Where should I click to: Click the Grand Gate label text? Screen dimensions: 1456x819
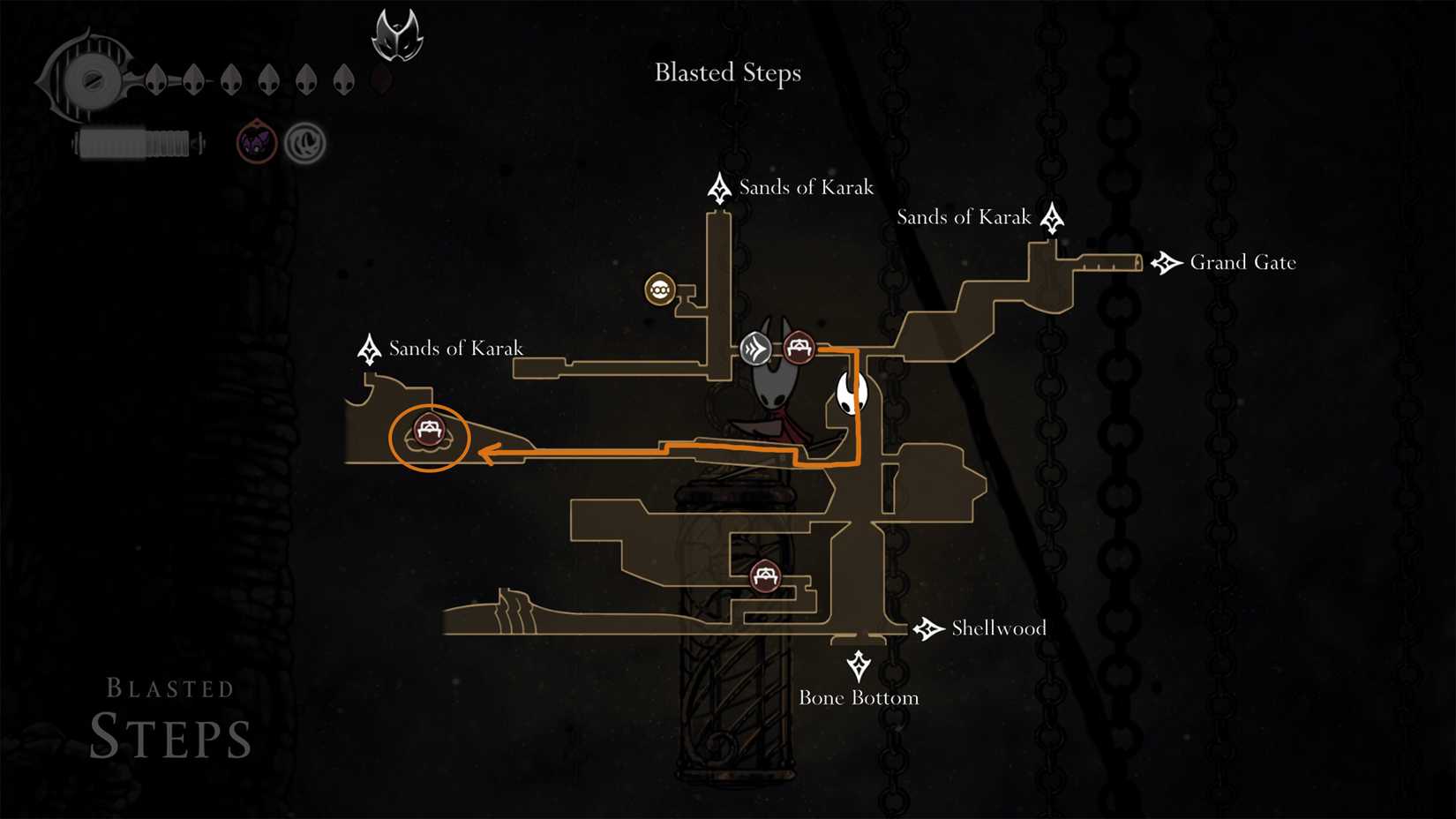click(x=1242, y=262)
